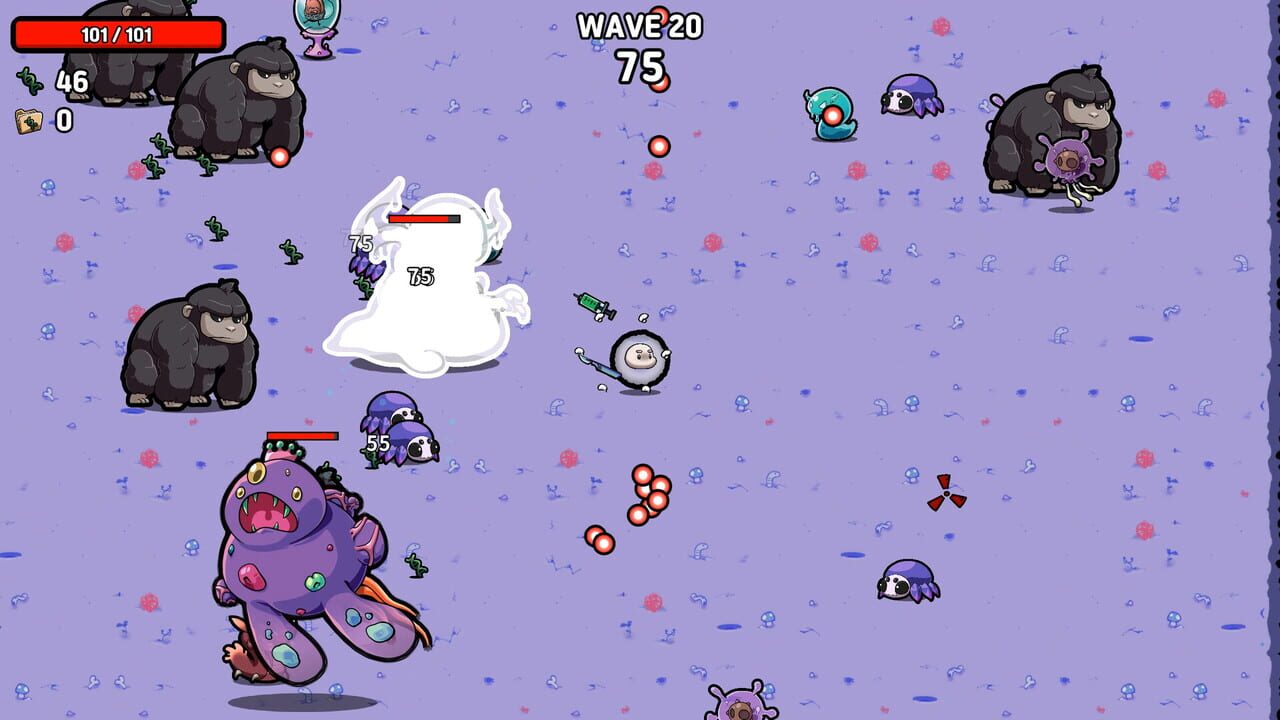Click the ghost boss's red health bar
This screenshot has width=1280, height=720.
[x=425, y=217]
